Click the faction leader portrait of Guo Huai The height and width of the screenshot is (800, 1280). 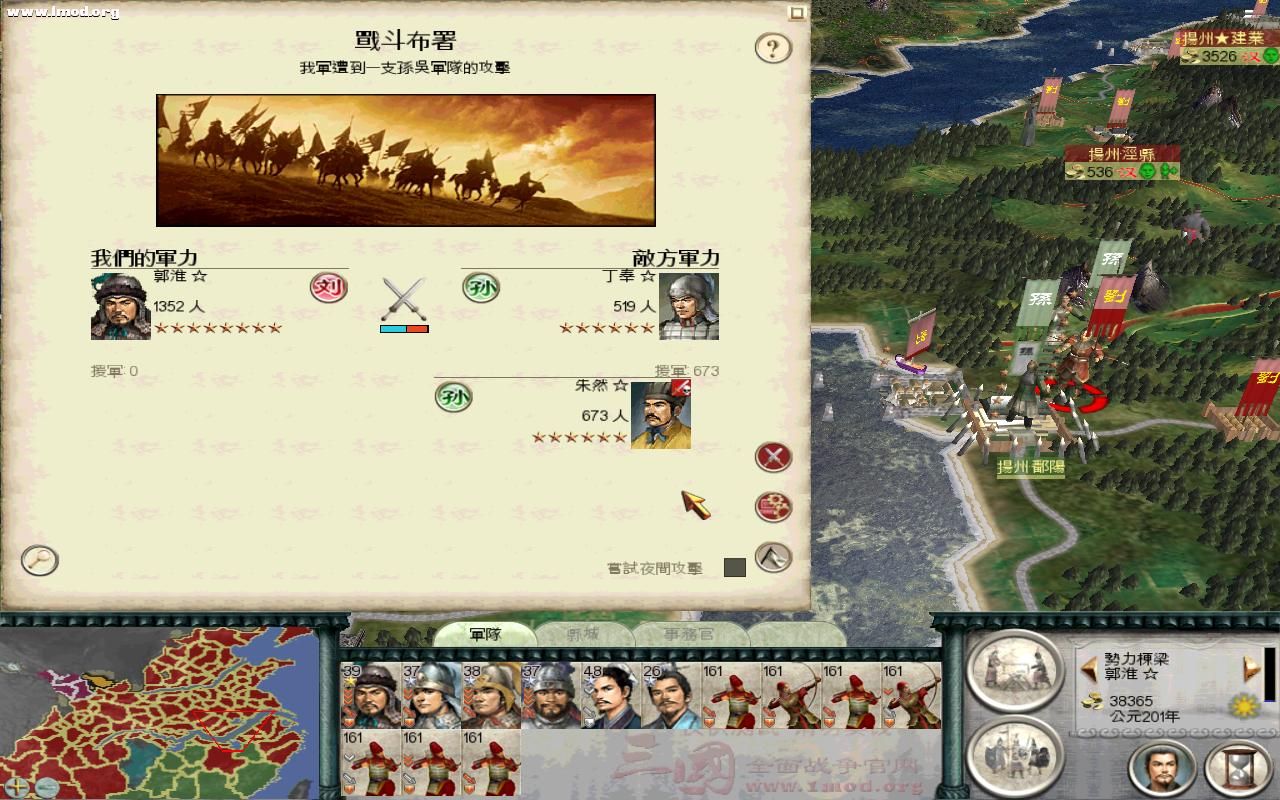(x=1163, y=770)
